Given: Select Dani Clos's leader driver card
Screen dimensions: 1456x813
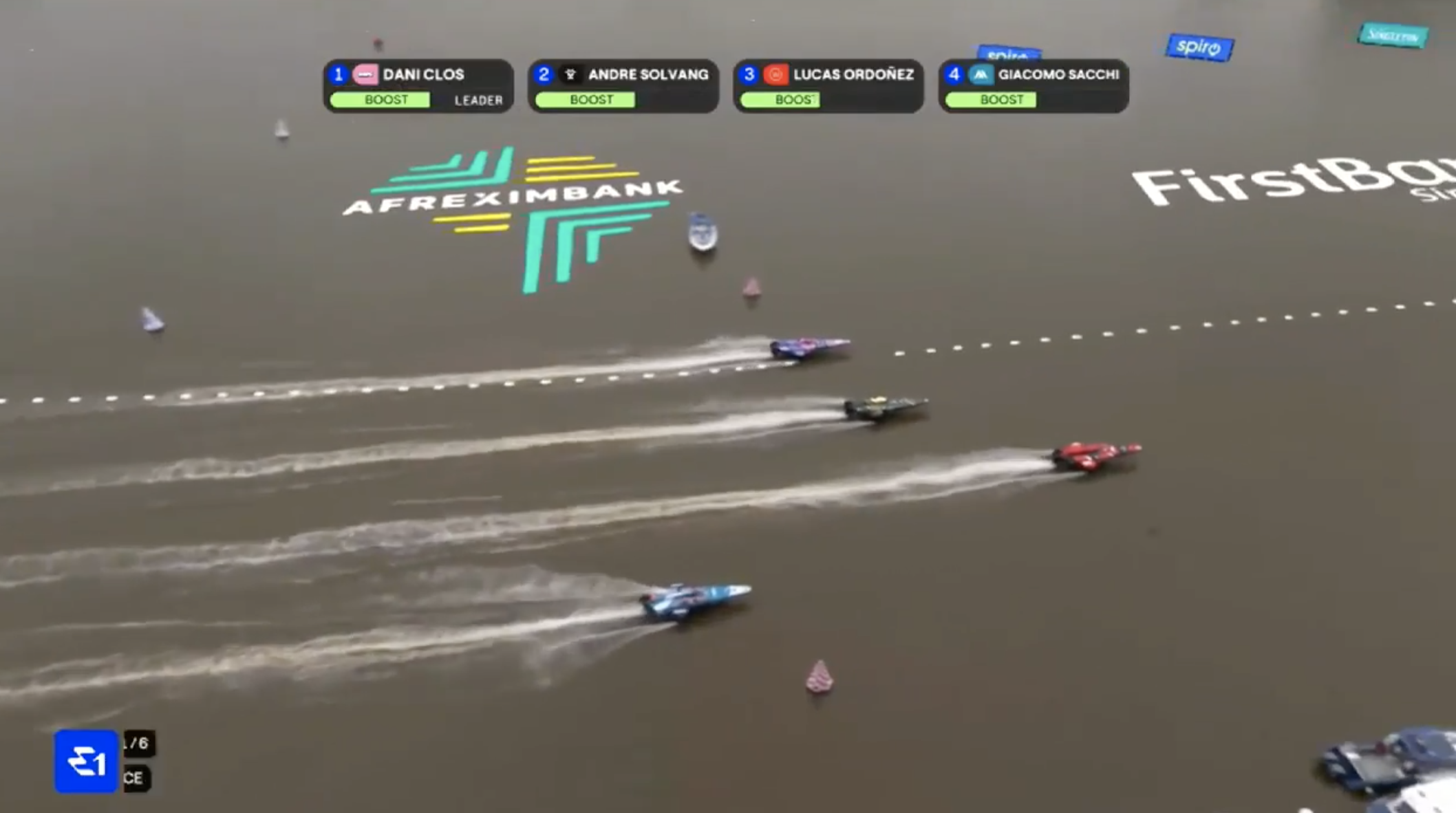Looking at the screenshot, I should pyautogui.click(x=418, y=86).
